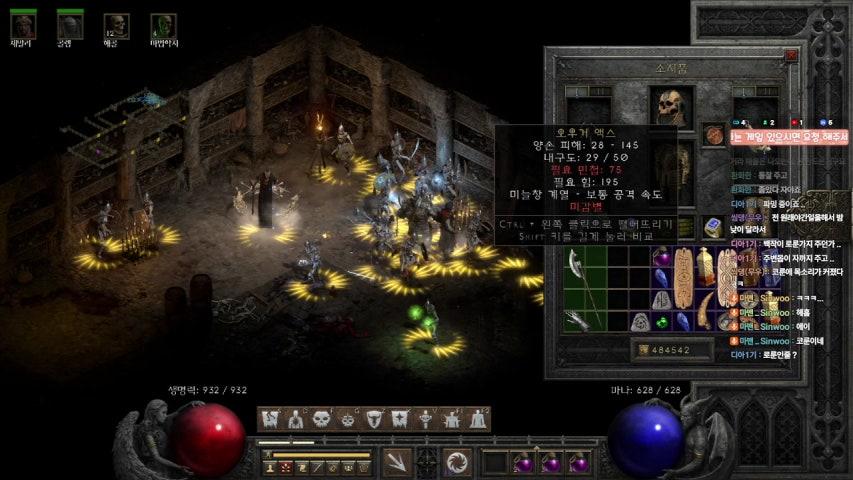Select the golem minion portrait

69,25
